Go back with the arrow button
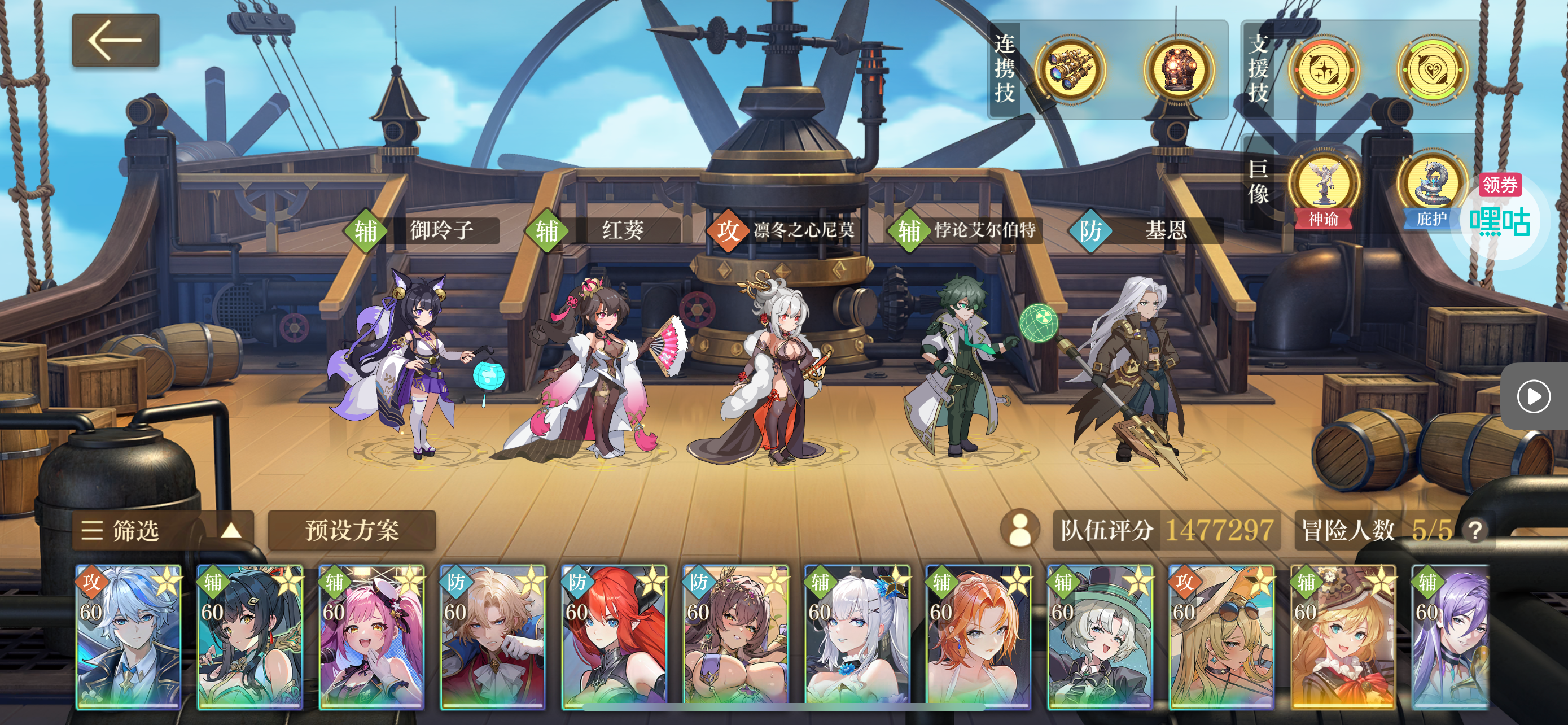Image resolution: width=1568 pixels, height=725 pixels. click(x=116, y=40)
